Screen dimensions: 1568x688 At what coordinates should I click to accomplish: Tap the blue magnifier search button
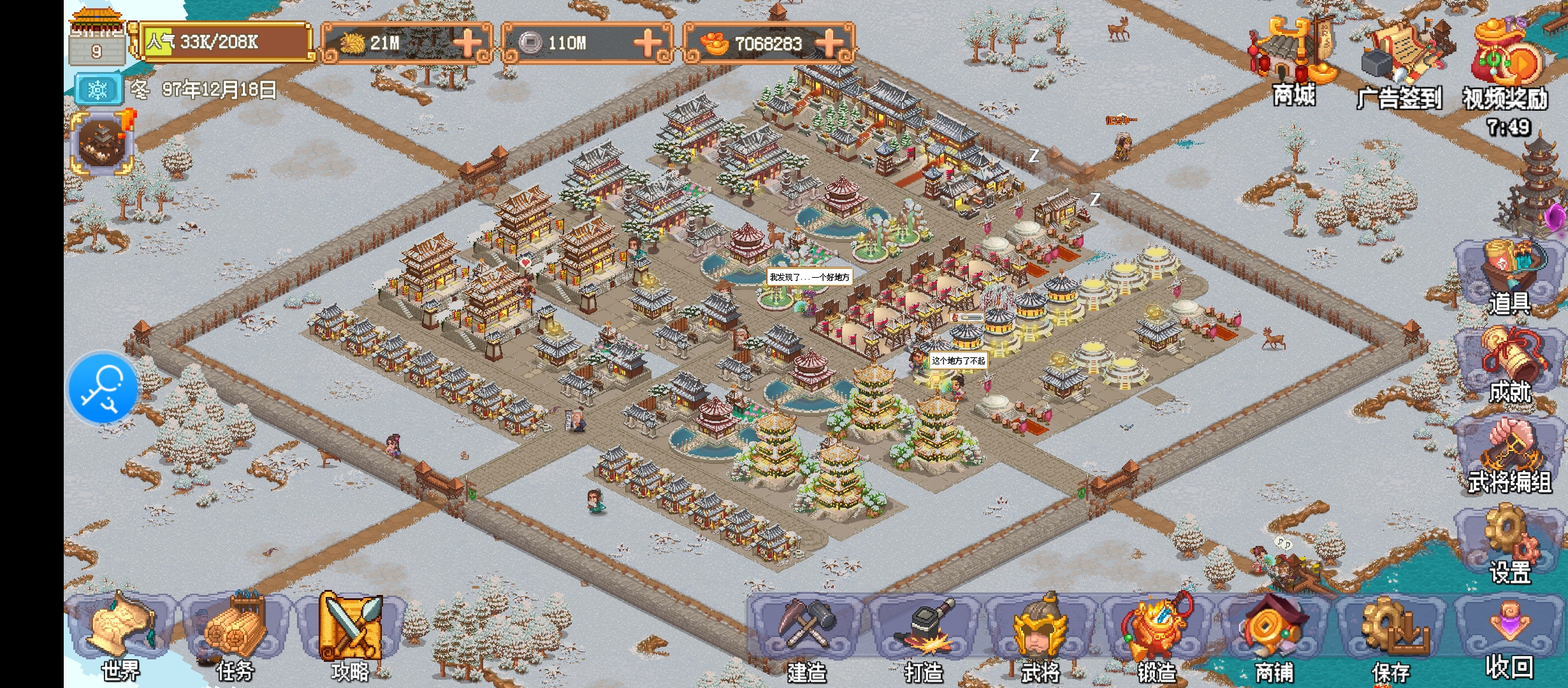tap(102, 388)
